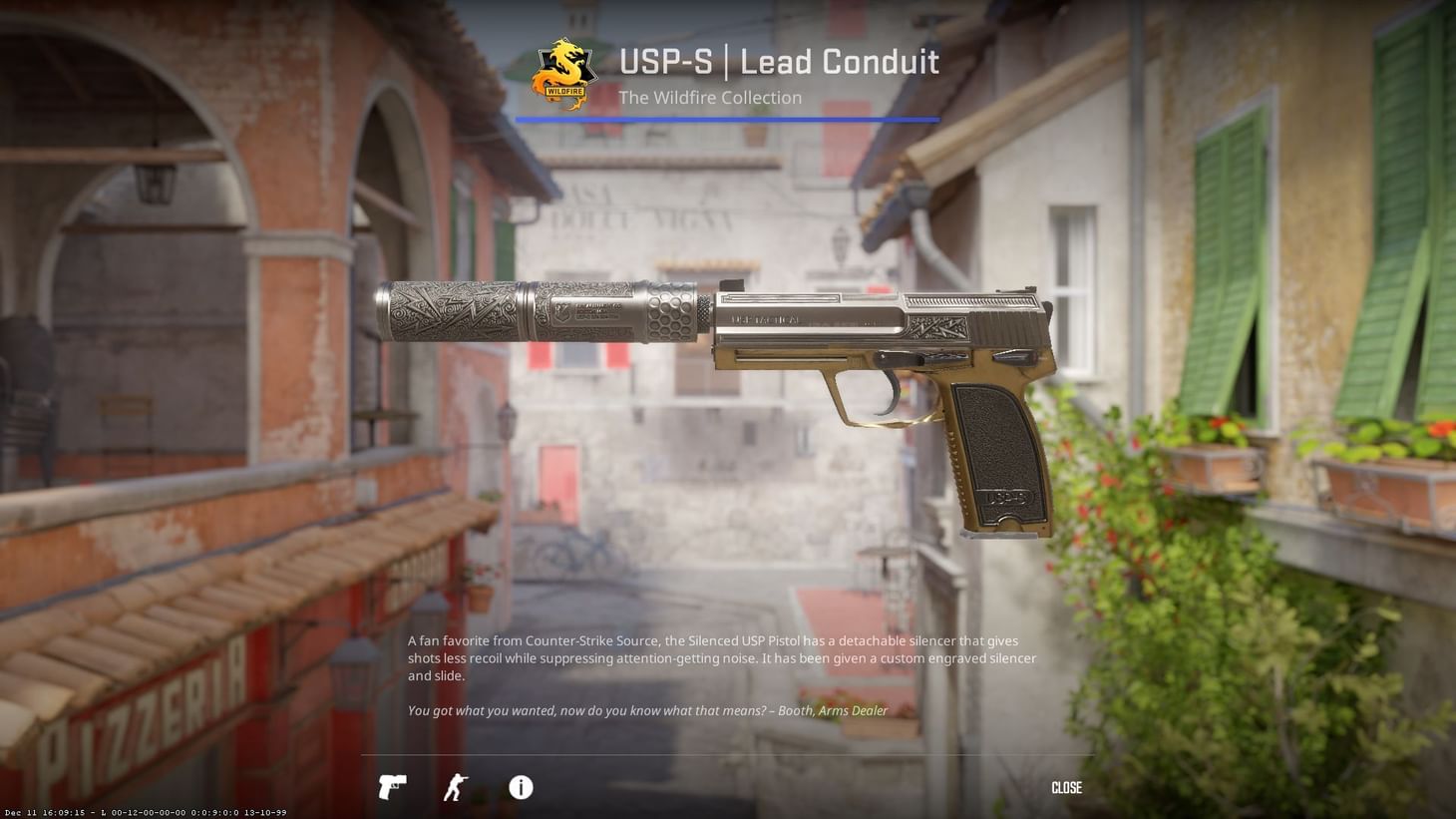This screenshot has height=819, width=1456.
Task: Select the pistol-only view icon
Action: click(x=392, y=788)
